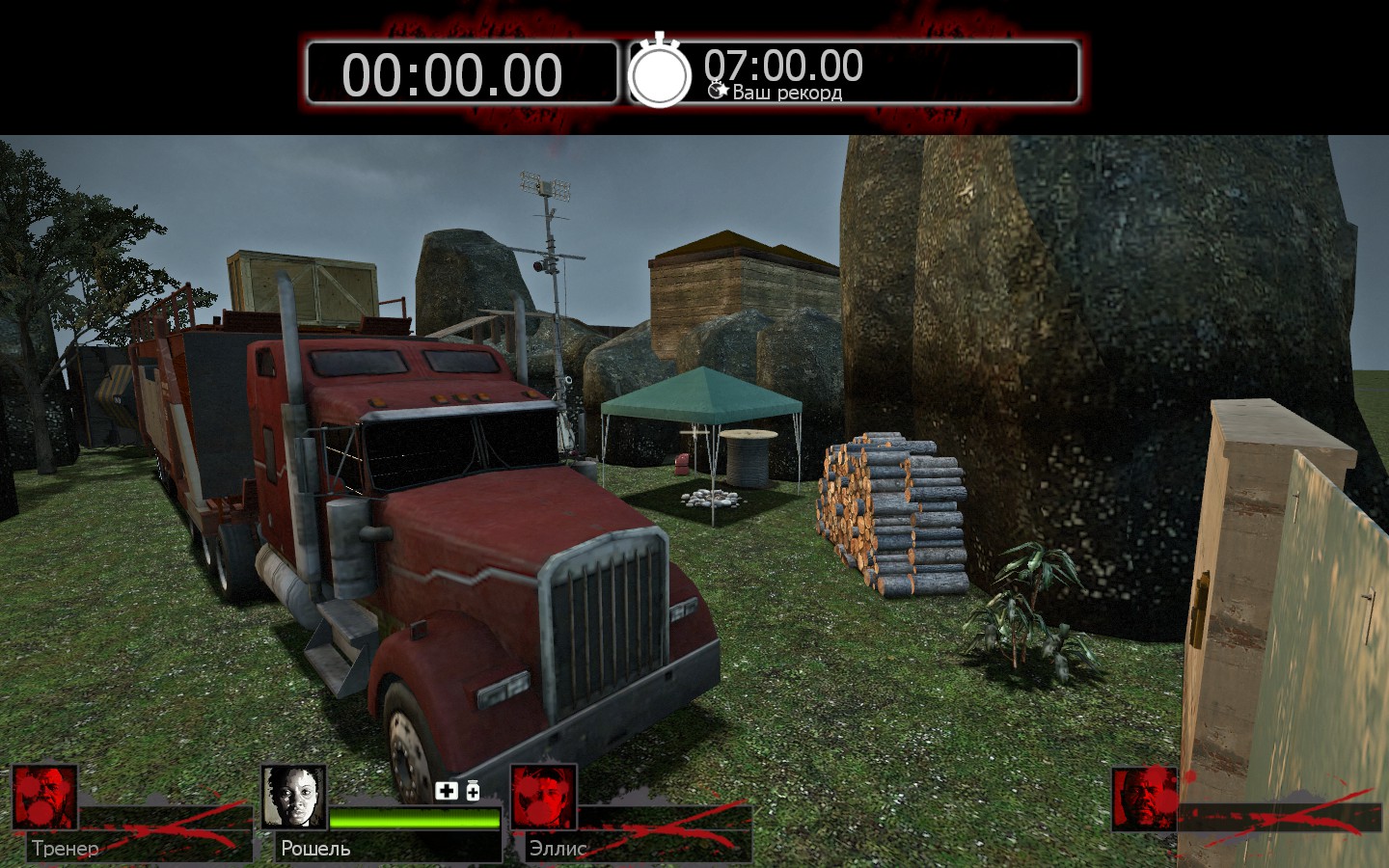Click the stopwatch icon between timers

(660, 71)
